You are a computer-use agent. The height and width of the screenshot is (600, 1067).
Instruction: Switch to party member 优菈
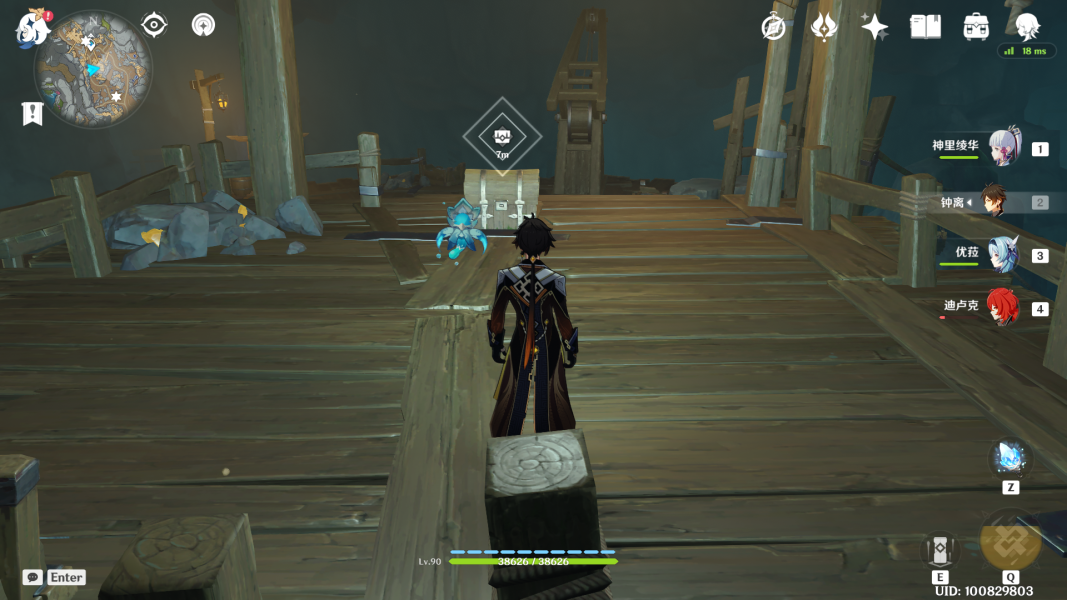(x=1003, y=254)
